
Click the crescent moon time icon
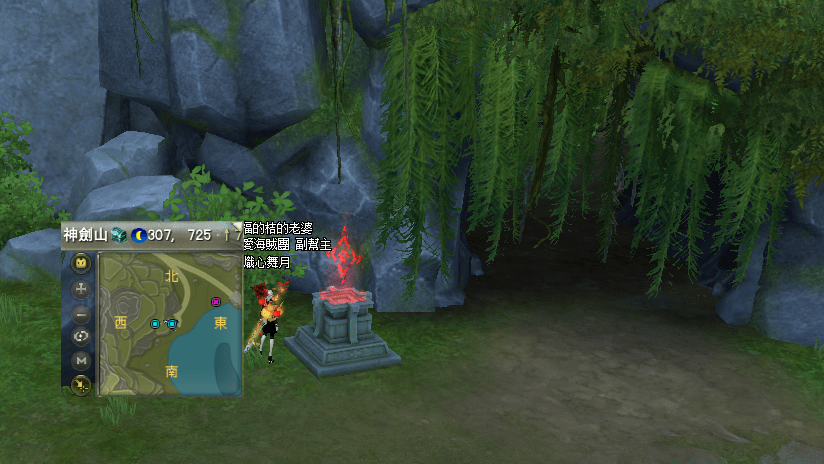pyautogui.click(x=138, y=235)
